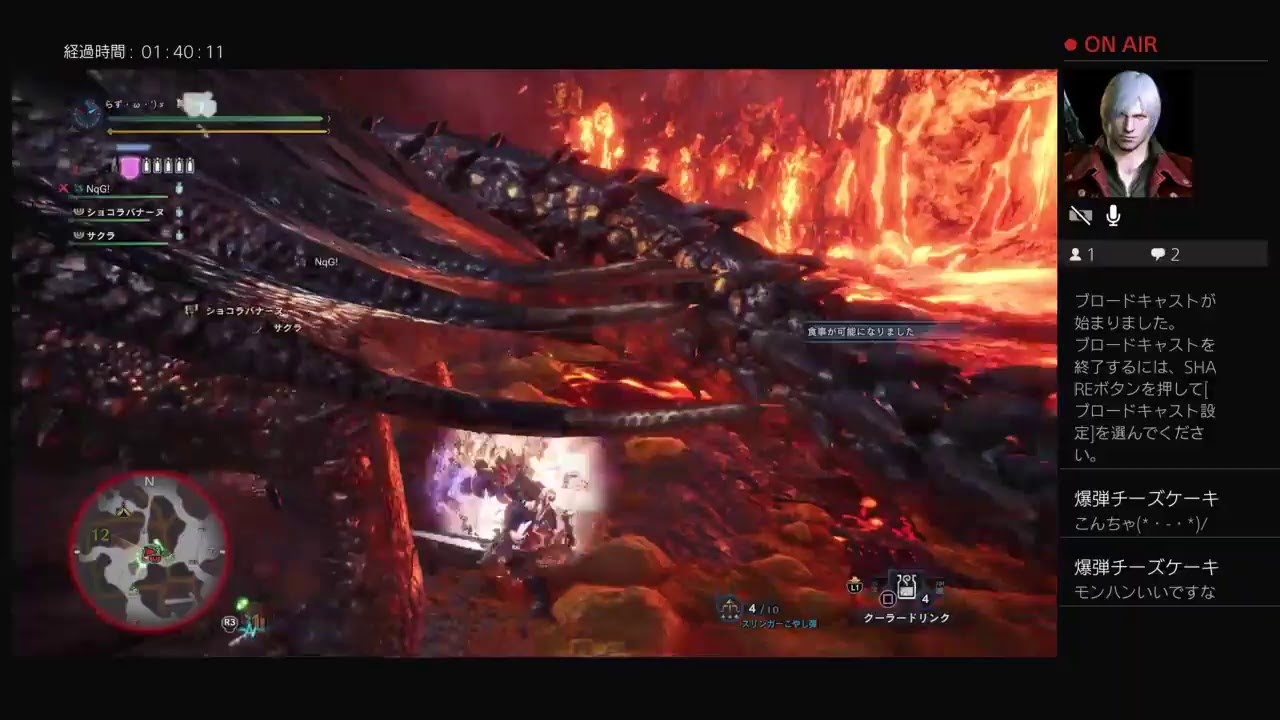The image size is (1280, 720).
Task: Click the disabled camera icon
Action: [x=1081, y=213]
